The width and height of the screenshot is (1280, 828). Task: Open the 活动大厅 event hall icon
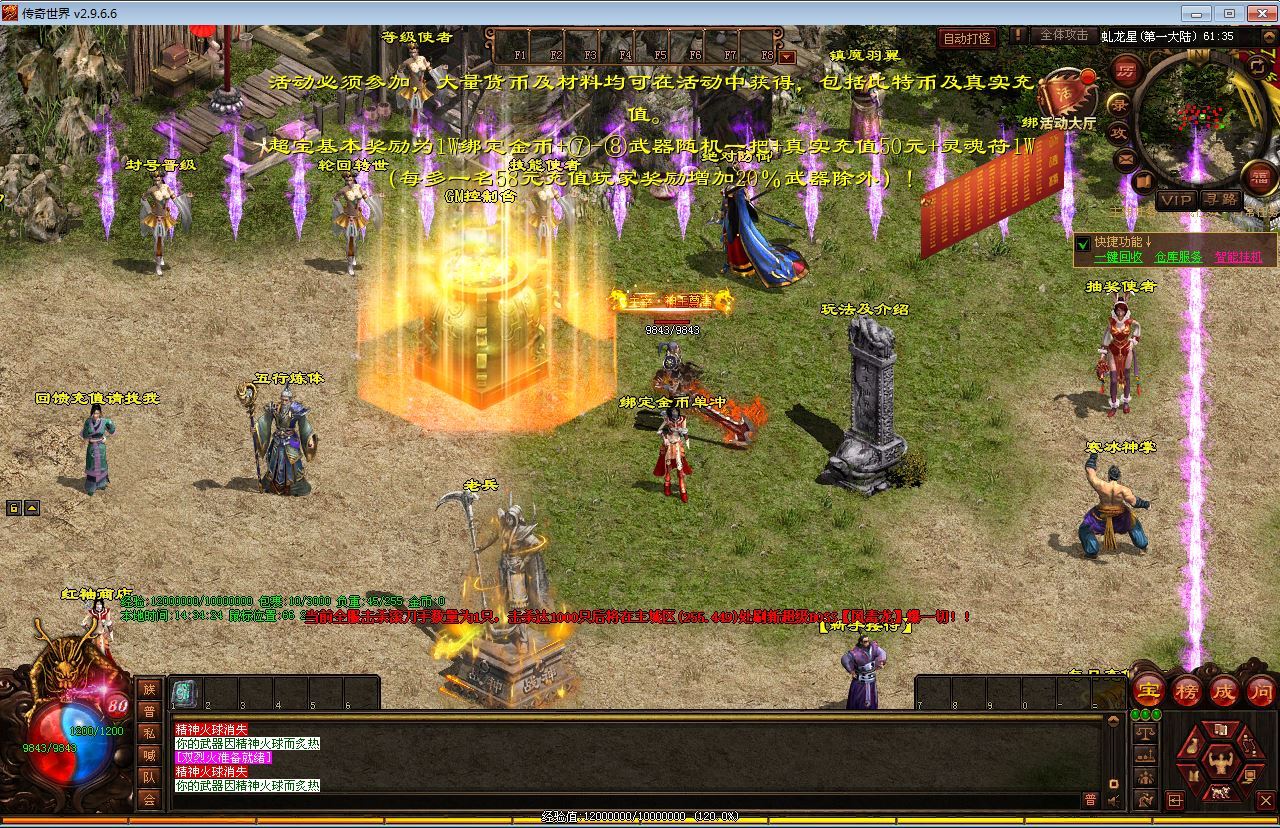click(x=1066, y=96)
